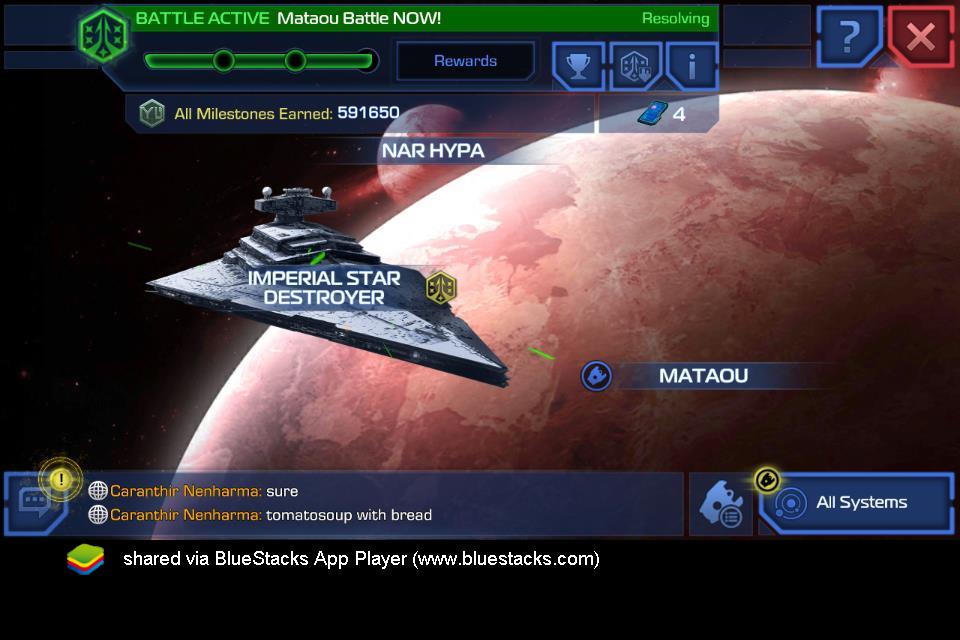Select the Nar Hypa system label
Image resolution: width=960 pixels, height=640 pixels.
click(x=432, y=151)
